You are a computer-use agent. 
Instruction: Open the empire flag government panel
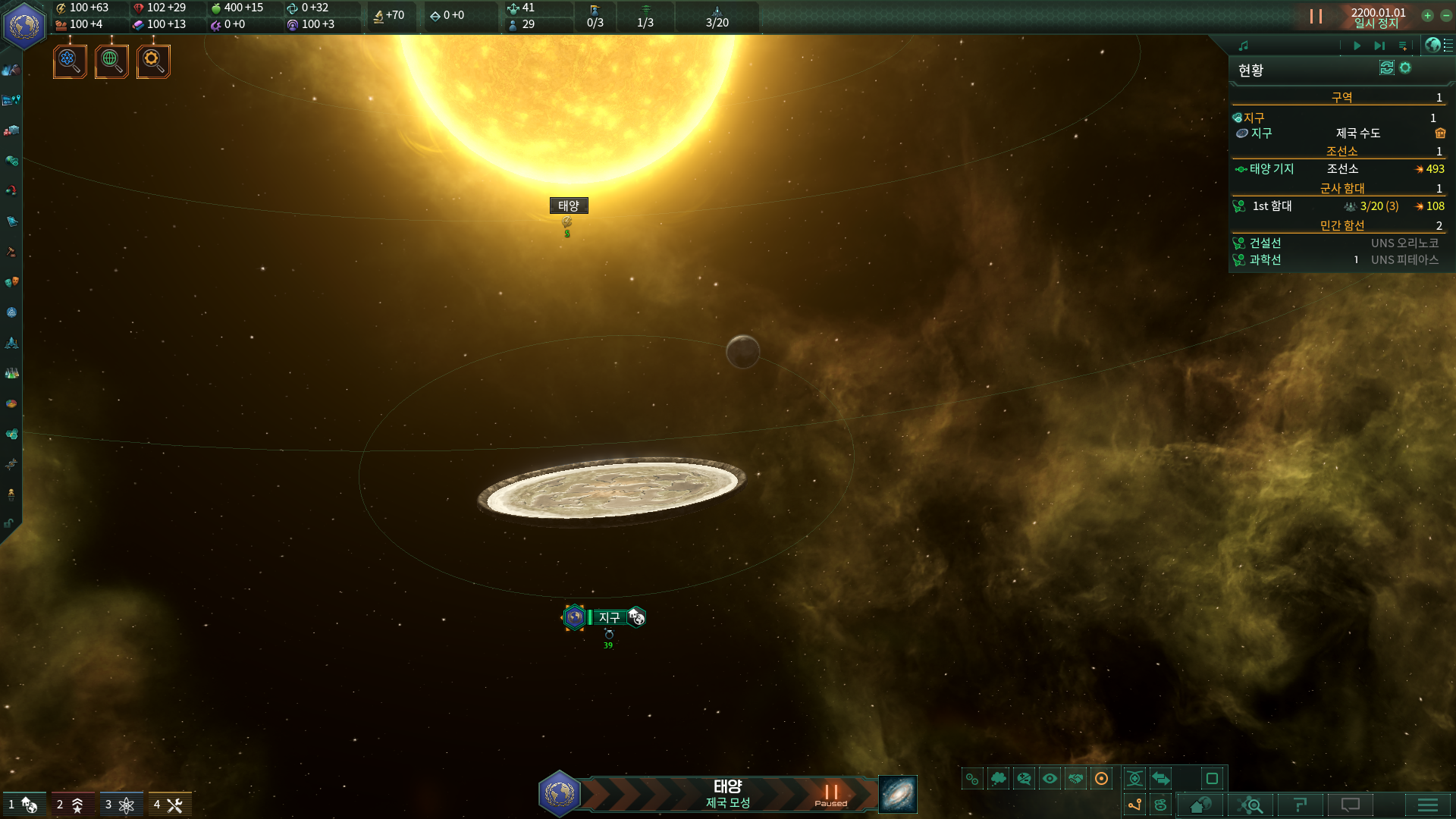(24, 25)
